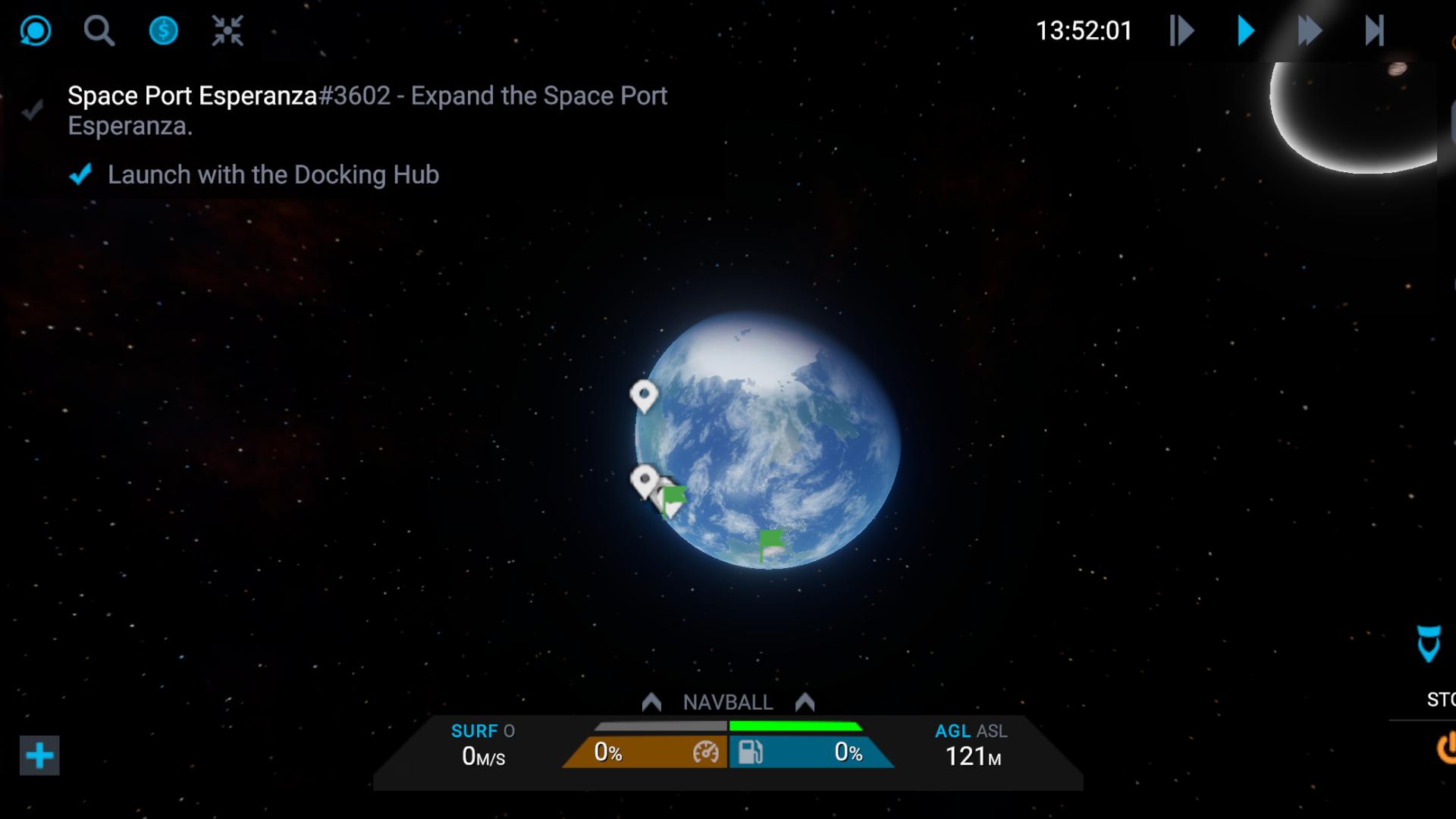Click the throttle percentage gauge
The width and height of the screenshot is (1456, 819).
646,752
